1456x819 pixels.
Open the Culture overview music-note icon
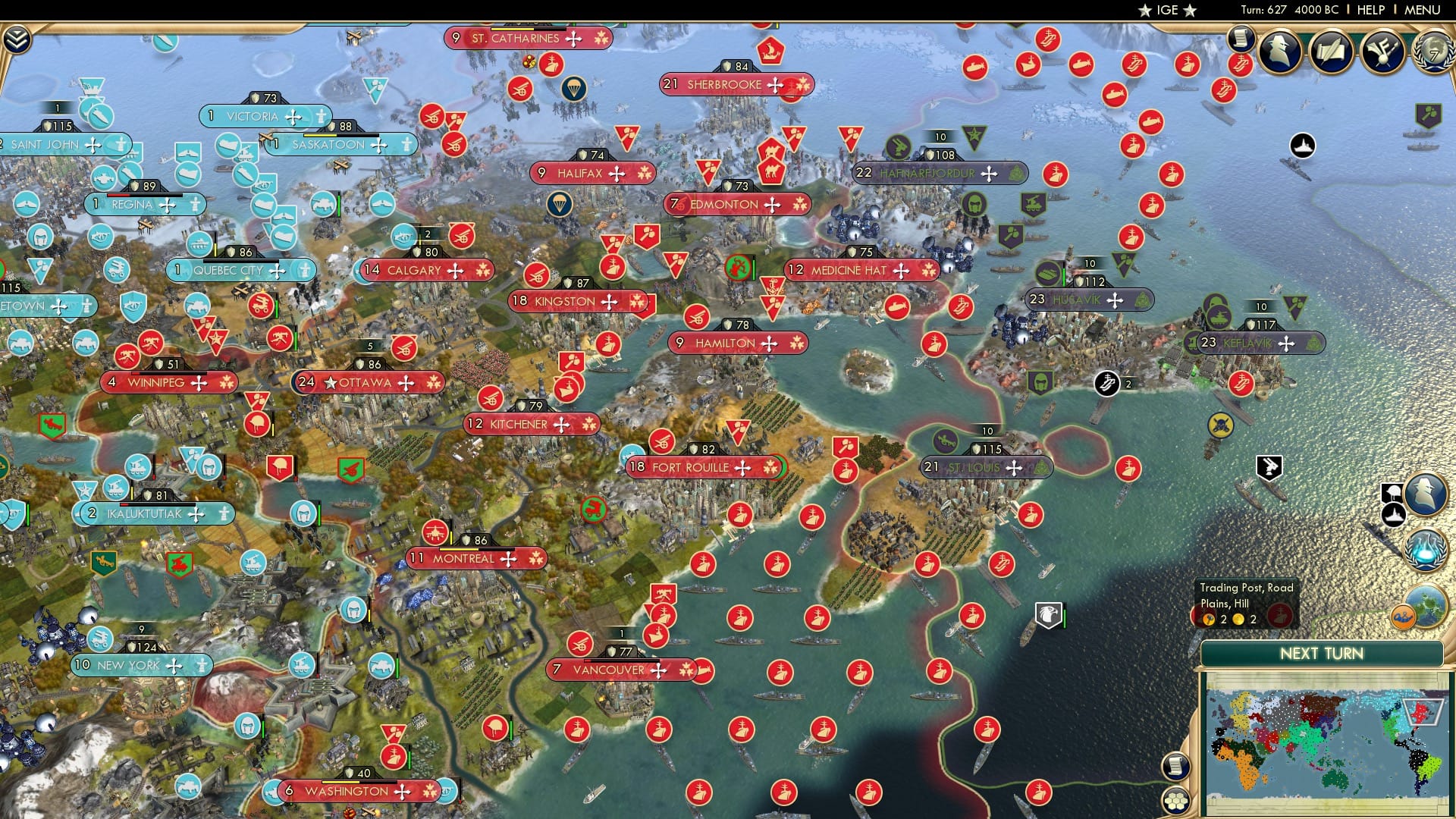1382,52
